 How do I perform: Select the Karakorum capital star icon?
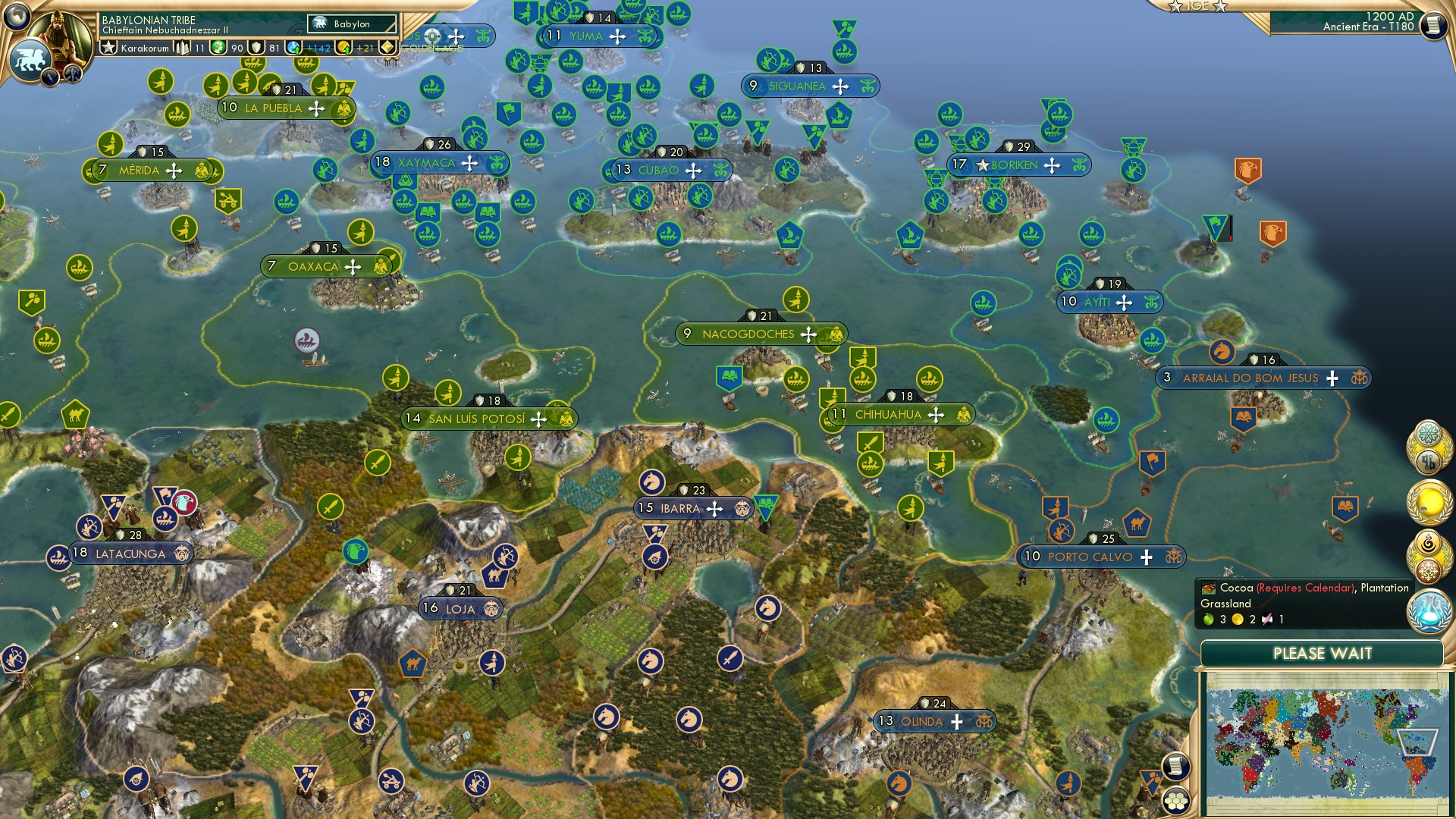(108, 47)
